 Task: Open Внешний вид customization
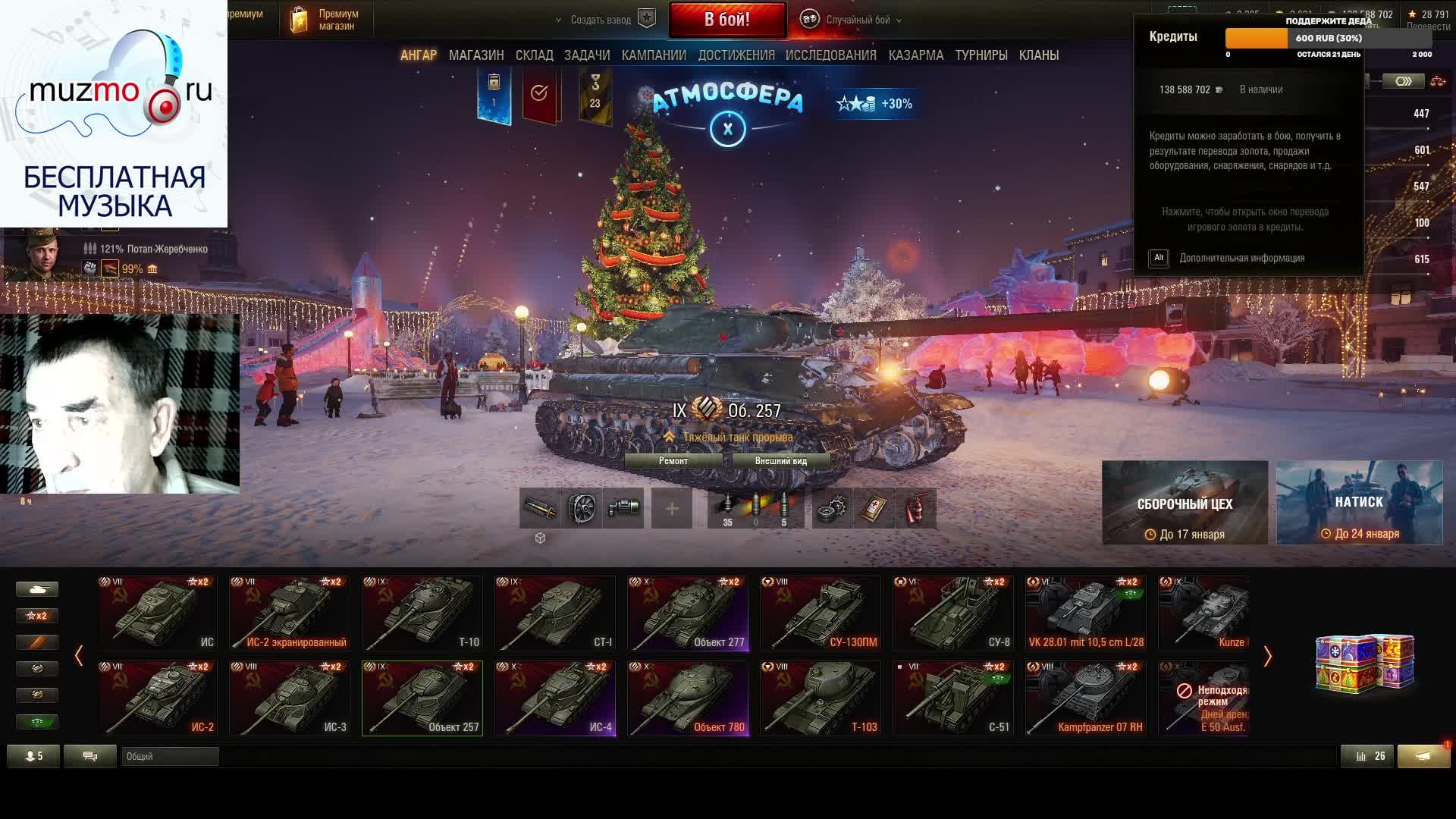click(780, 461)
